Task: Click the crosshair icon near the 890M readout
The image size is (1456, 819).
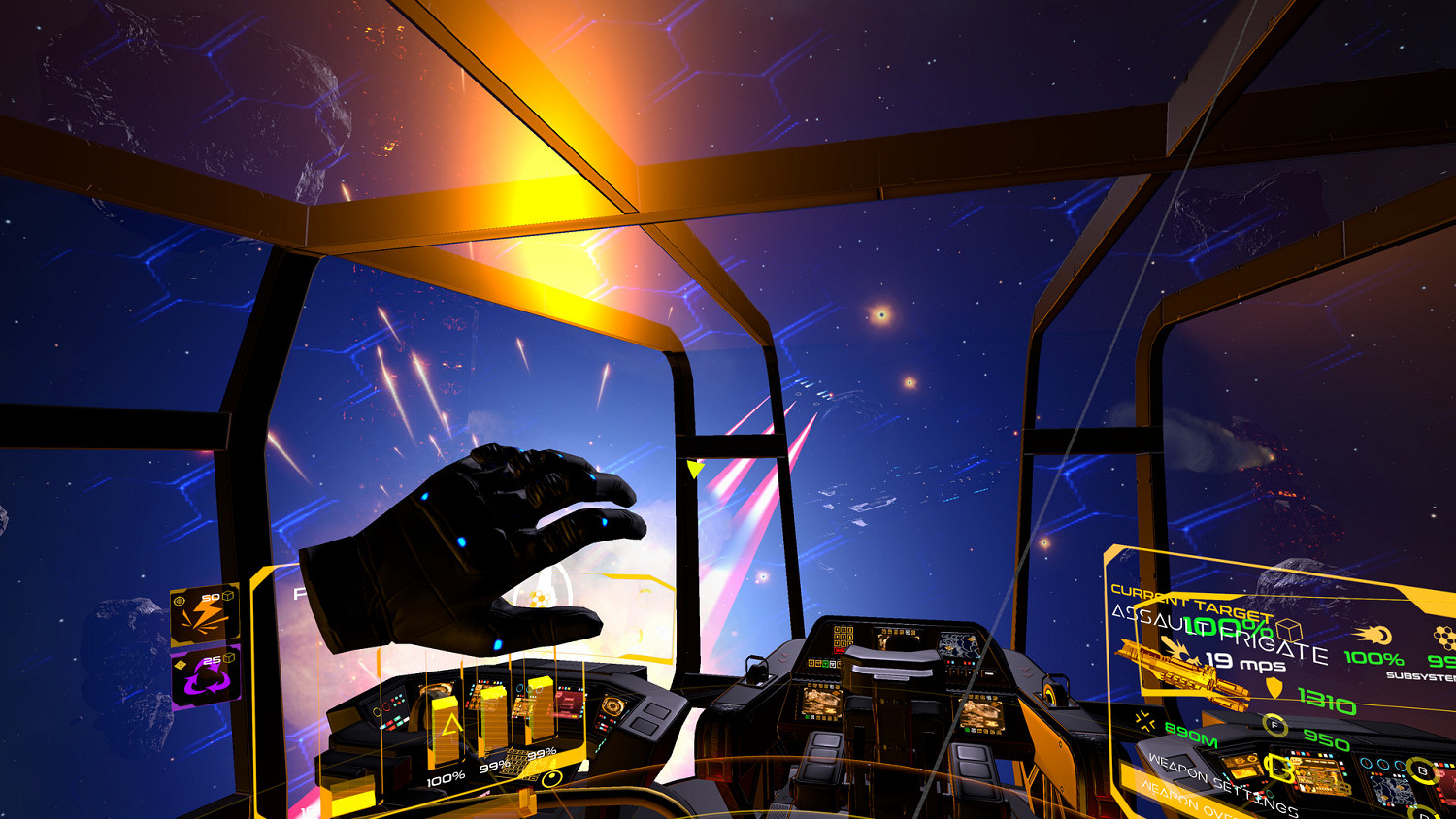Action: point(1144,721)
